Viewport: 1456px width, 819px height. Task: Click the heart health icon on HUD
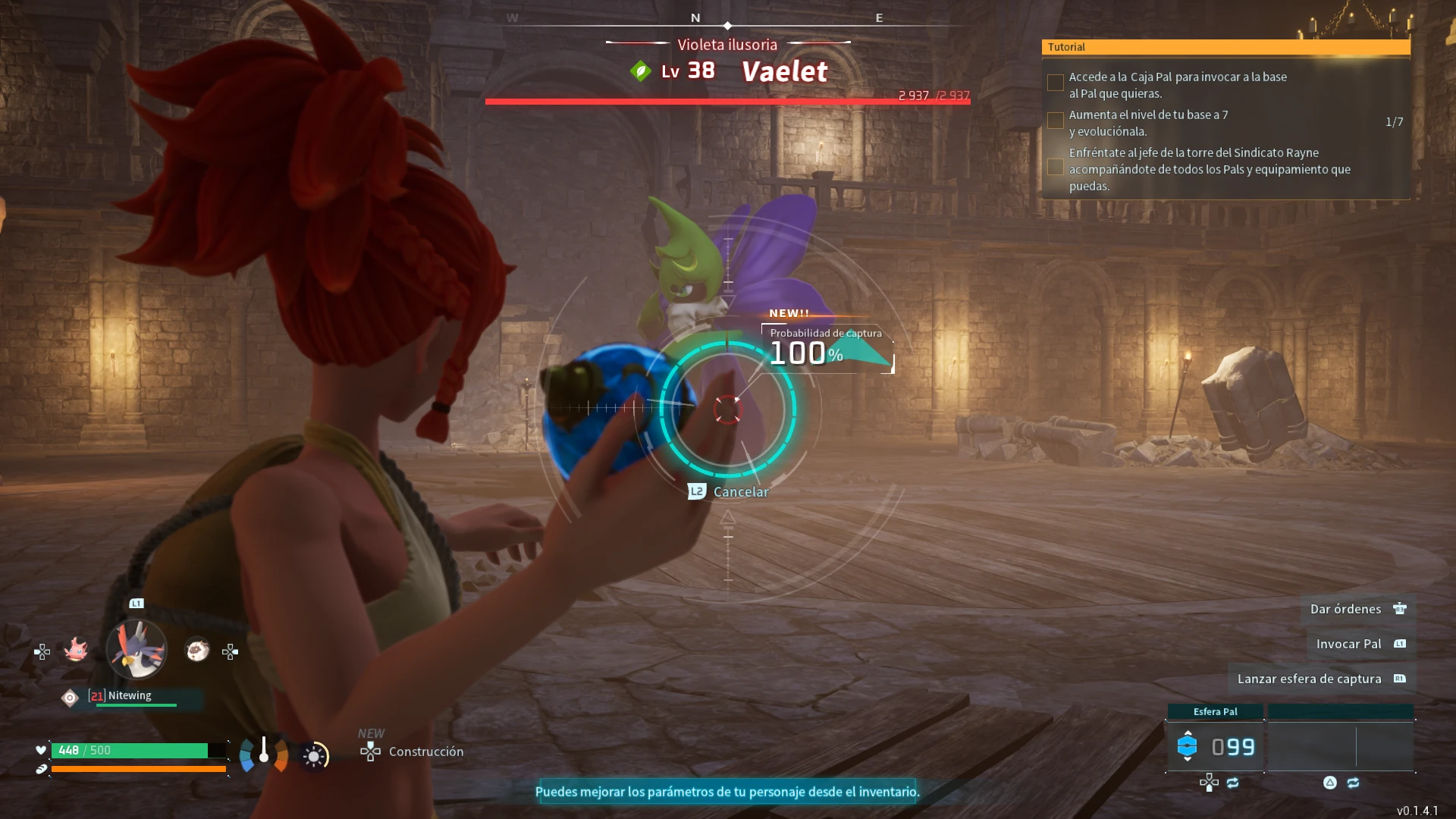click(x=41, y=751)
